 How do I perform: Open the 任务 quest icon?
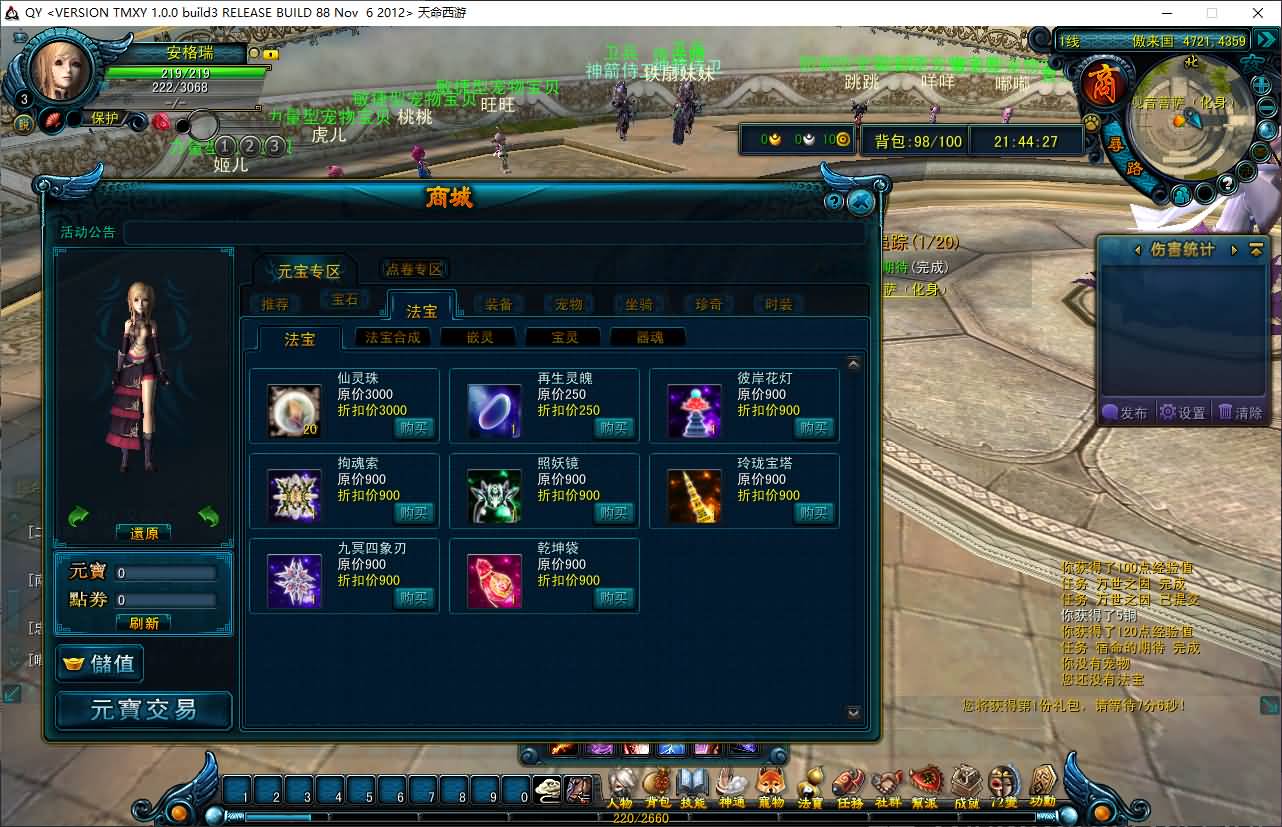tap(849, 786)
